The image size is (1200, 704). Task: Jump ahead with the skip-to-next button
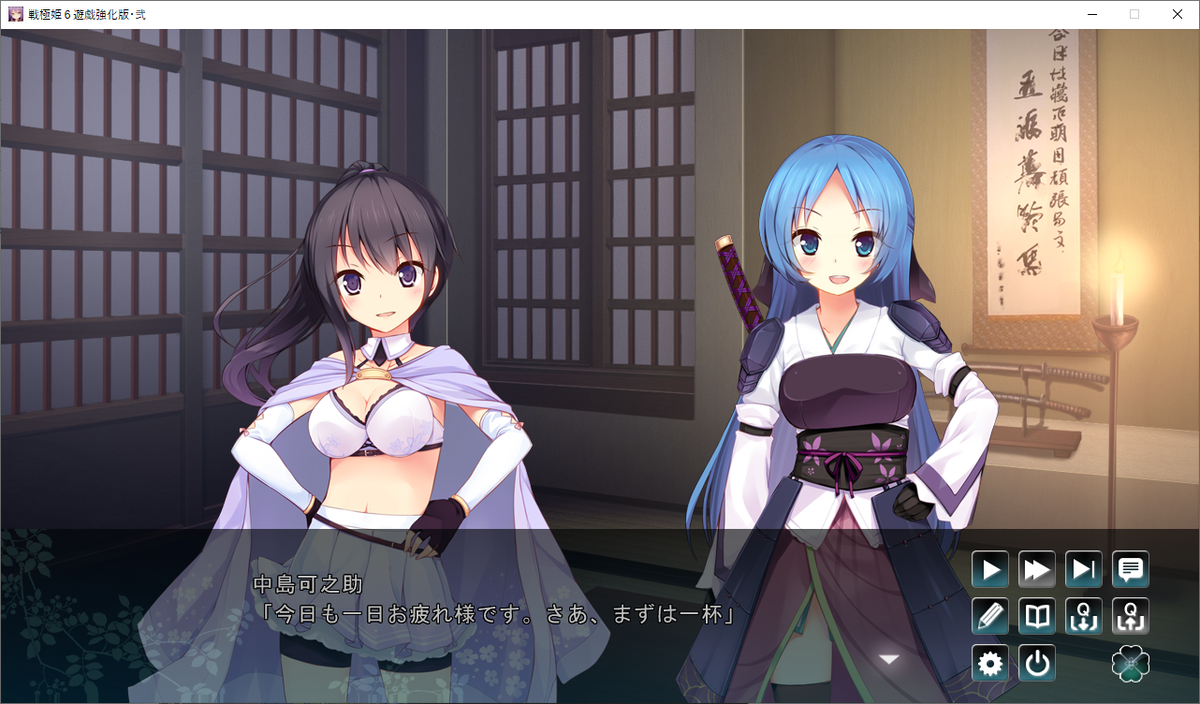click(x=1084, y=570)
